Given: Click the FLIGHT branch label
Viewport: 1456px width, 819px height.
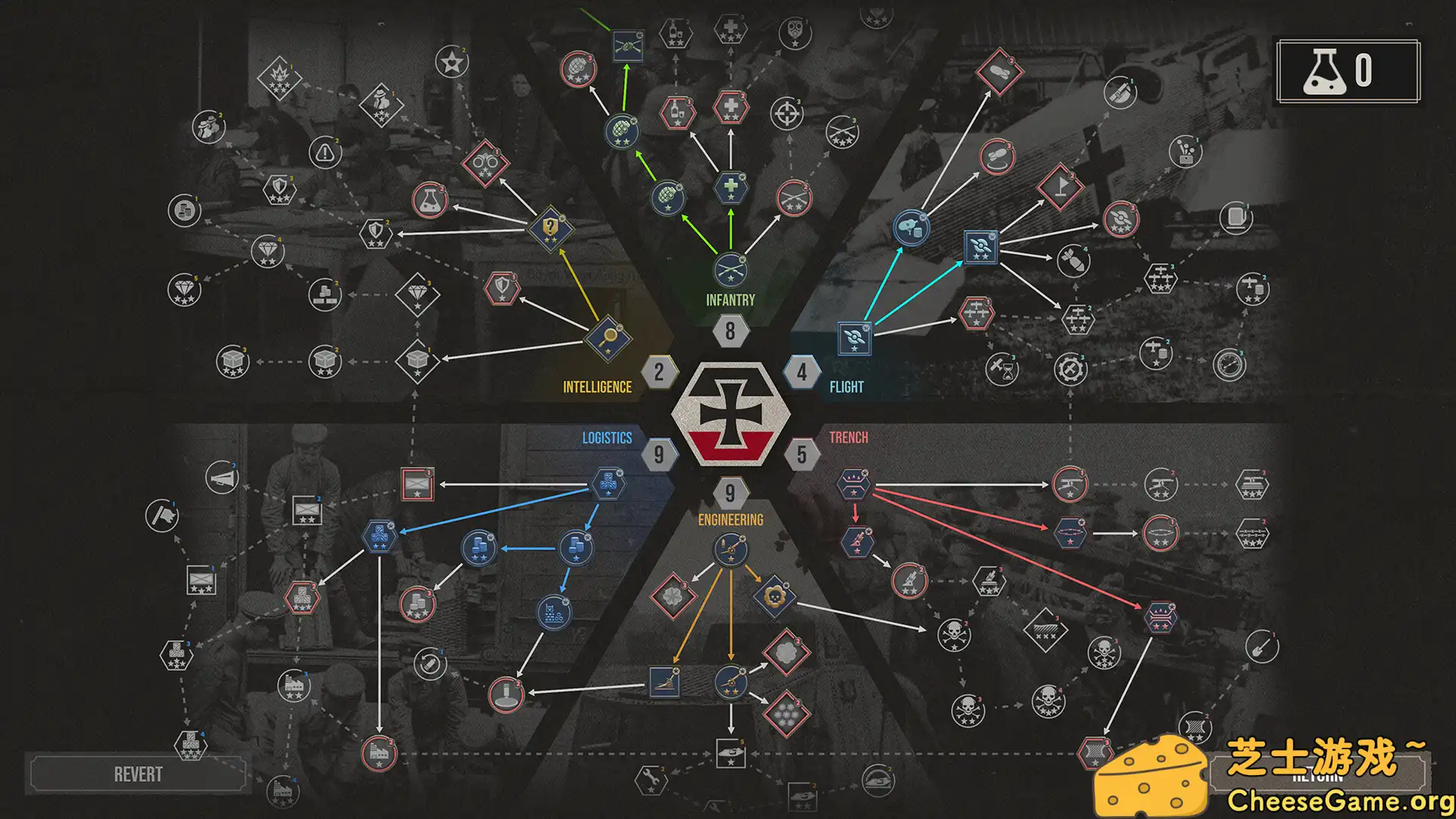Looking at the screenshot, I should 847,387.
